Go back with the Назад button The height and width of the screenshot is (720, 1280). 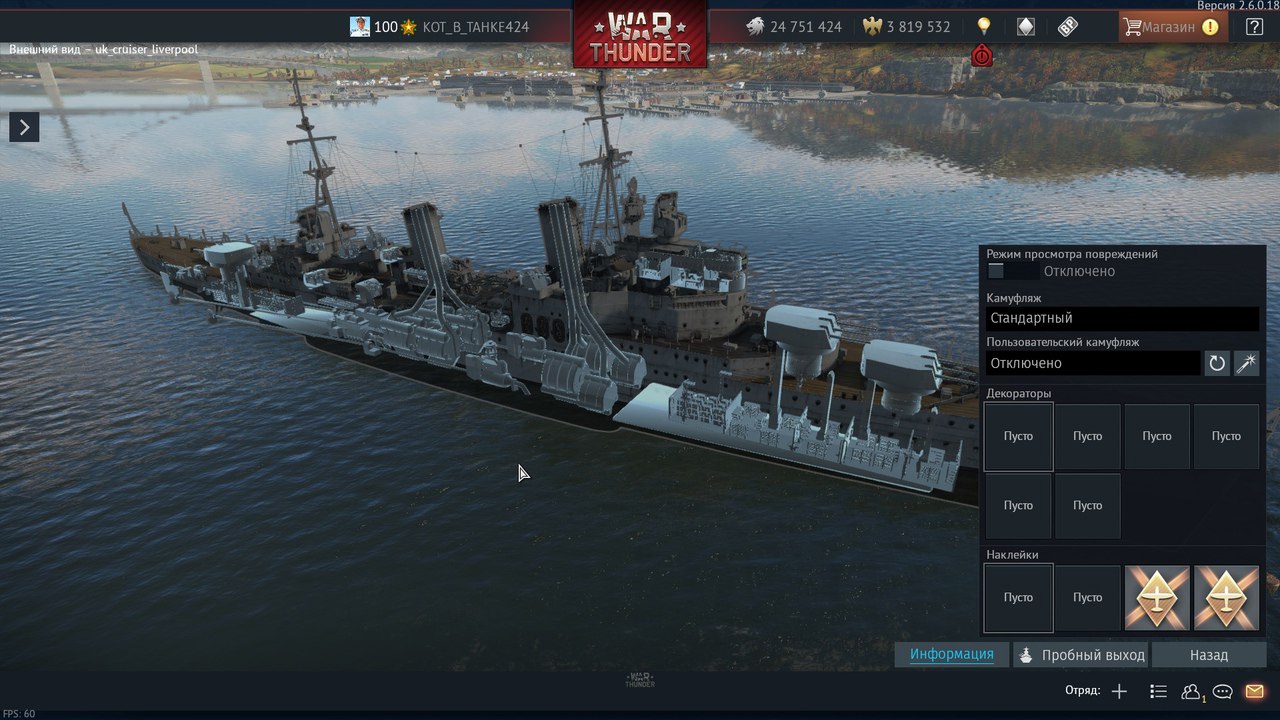tap(1208, 655)
